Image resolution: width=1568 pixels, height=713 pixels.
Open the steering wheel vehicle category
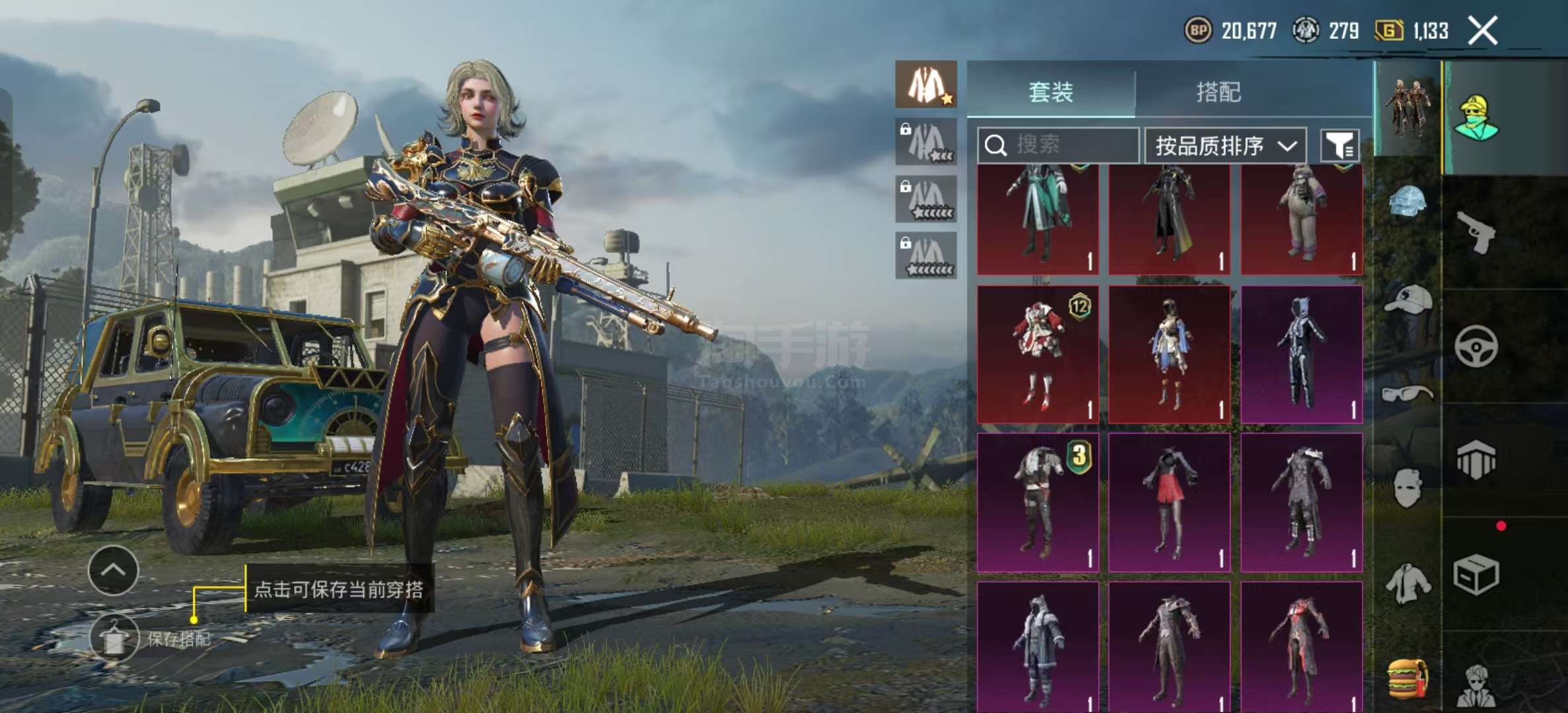click(1476, 346)
